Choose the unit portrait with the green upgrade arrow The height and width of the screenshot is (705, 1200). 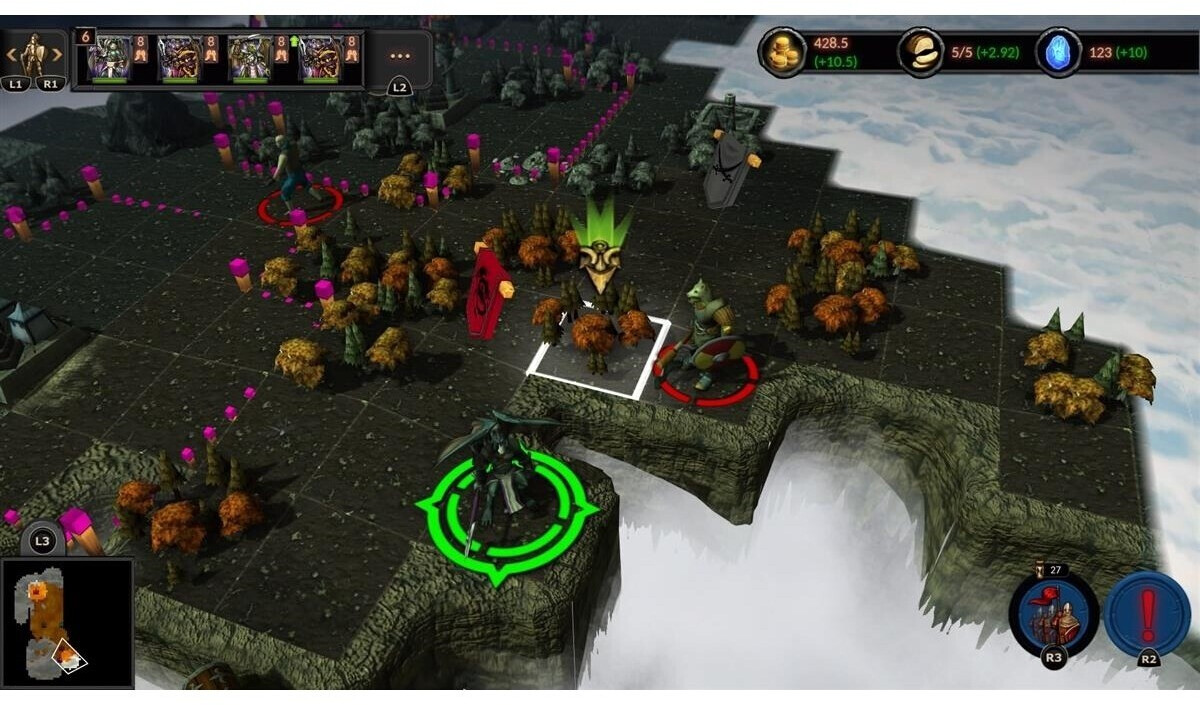tap(249, 57)
